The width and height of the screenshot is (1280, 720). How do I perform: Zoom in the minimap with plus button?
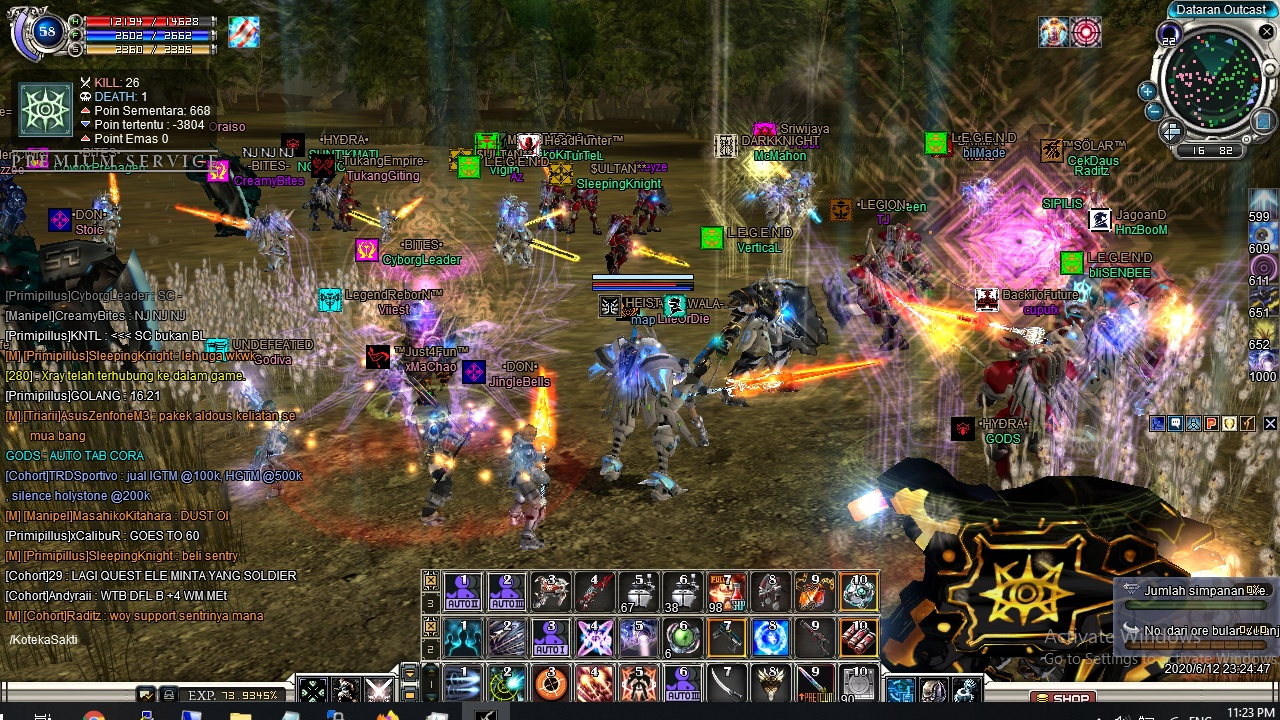point(1147,91)
